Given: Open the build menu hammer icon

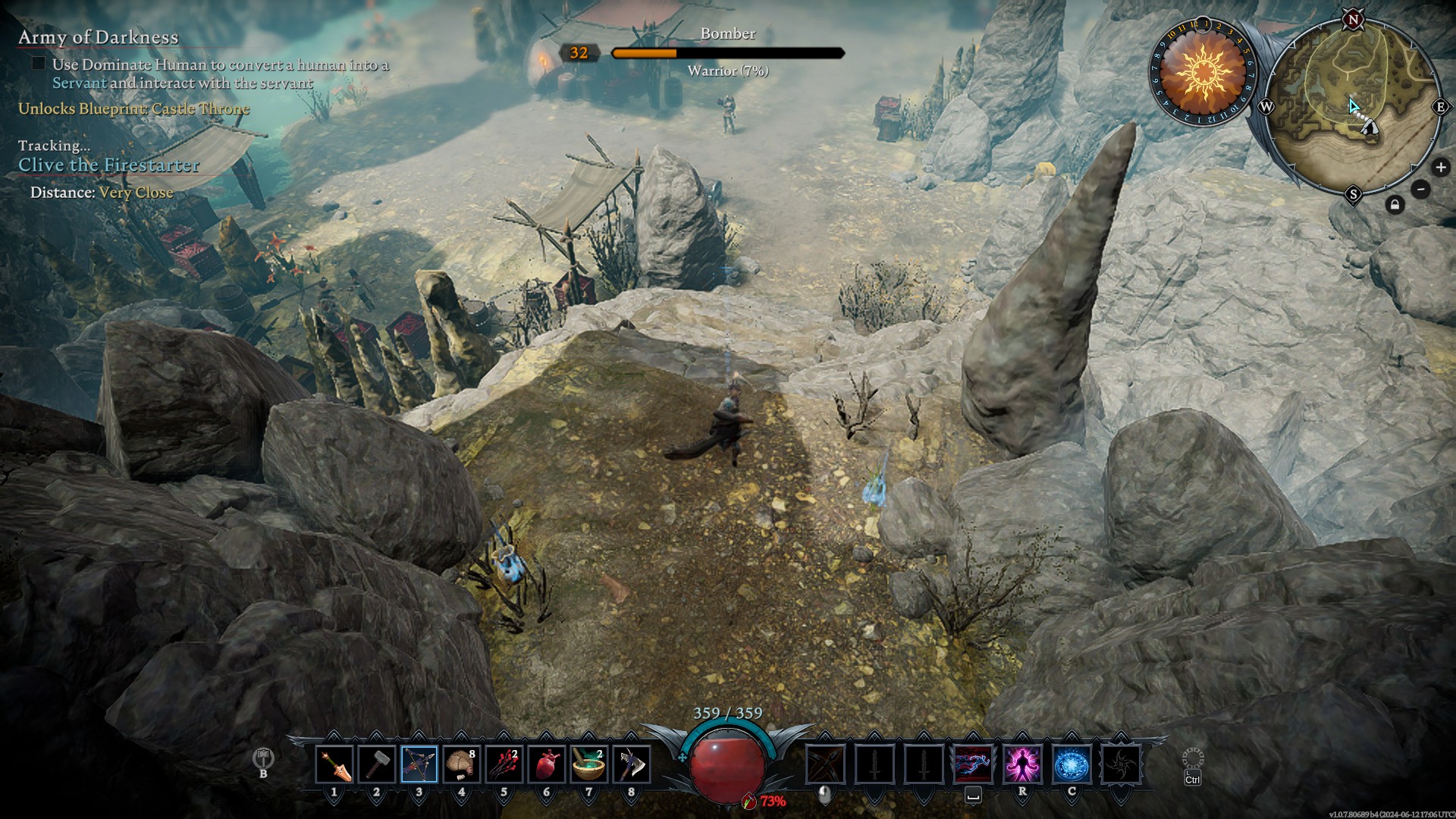Looking at the screenshot, I should [263, 758].
